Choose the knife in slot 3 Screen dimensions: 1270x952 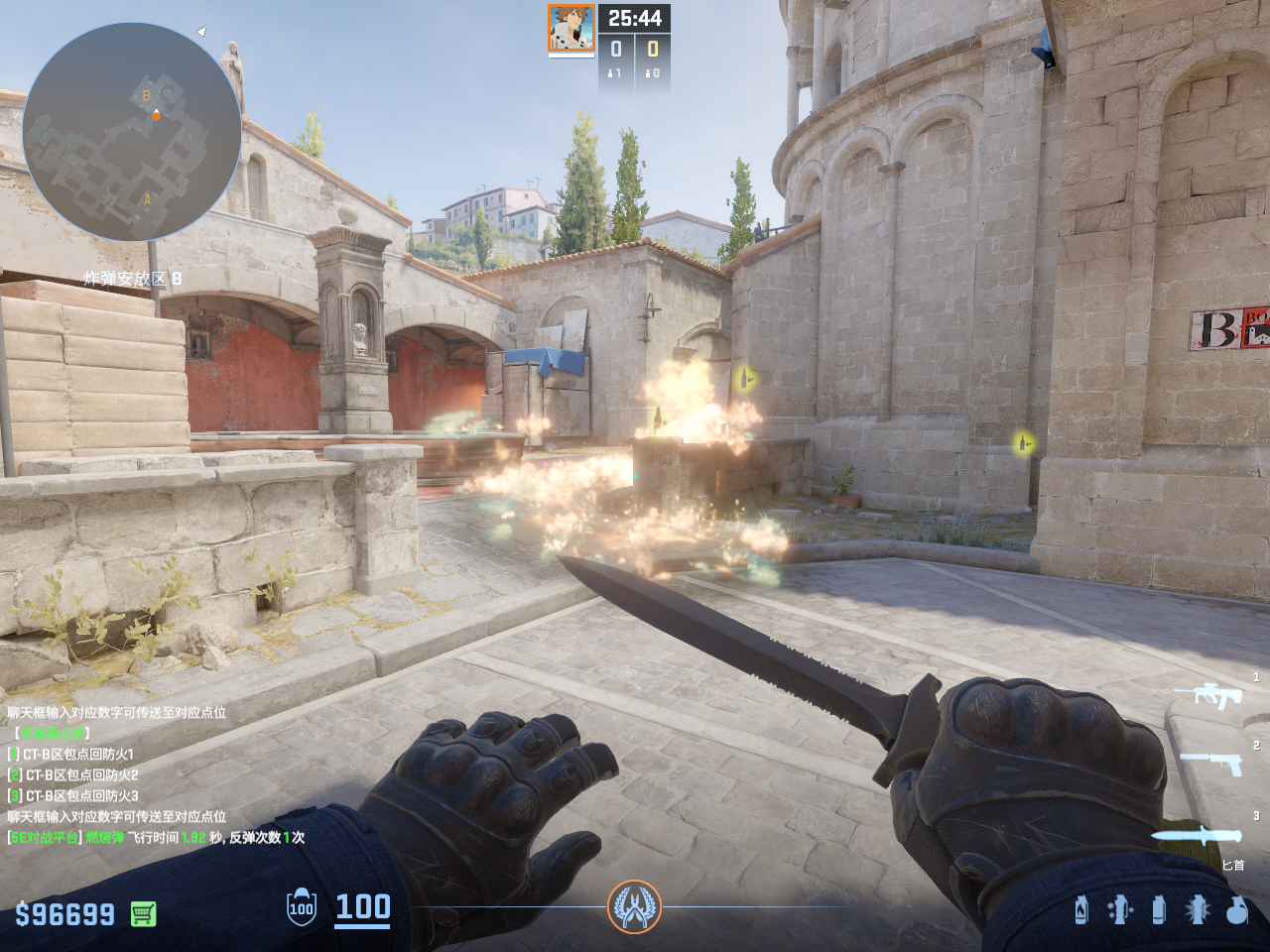pos(1196,836)
